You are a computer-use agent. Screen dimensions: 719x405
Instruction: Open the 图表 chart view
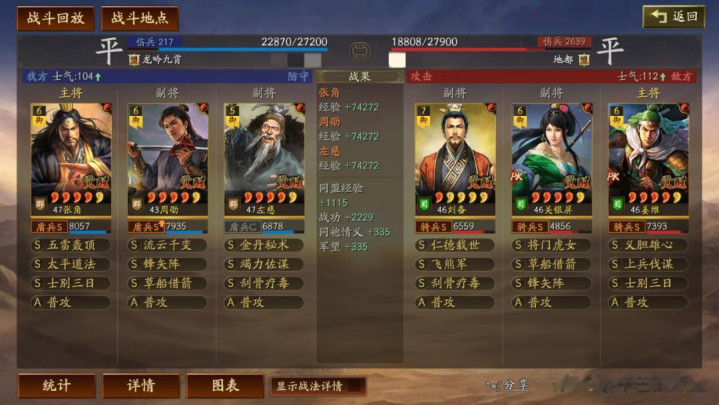click(225, 385)
